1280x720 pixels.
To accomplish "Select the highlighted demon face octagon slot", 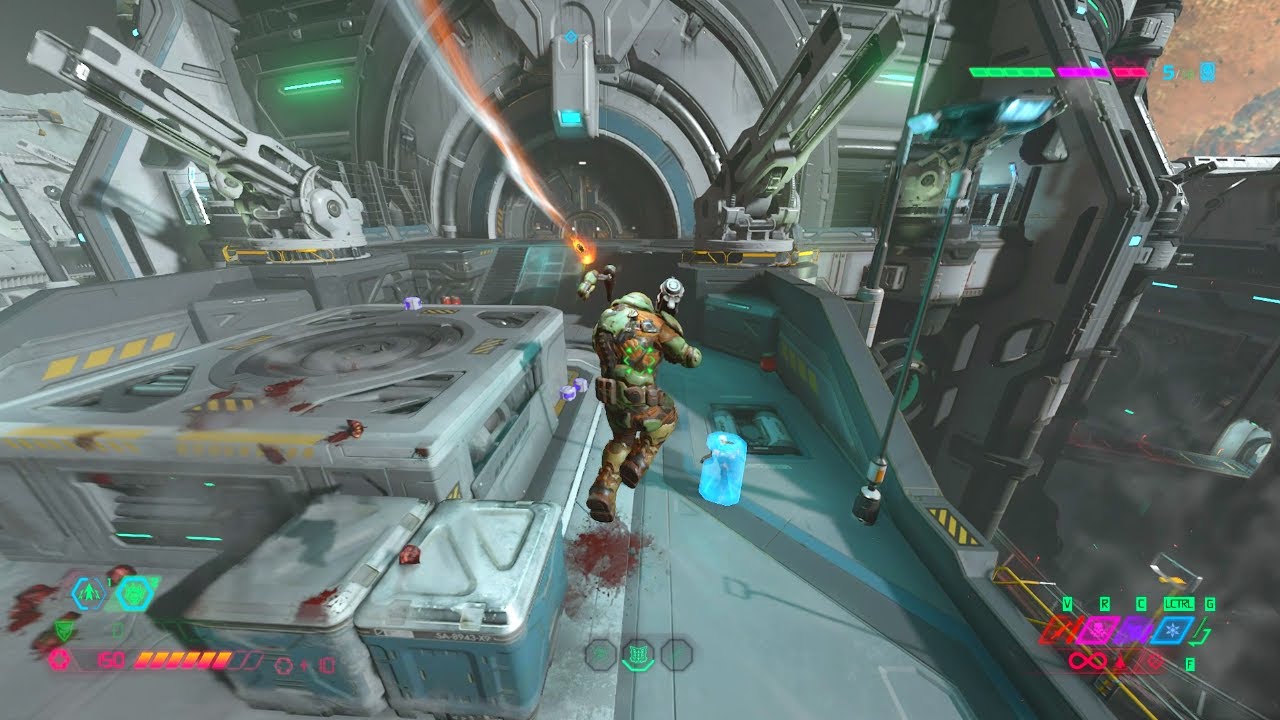I will click(x=637, y=655).
